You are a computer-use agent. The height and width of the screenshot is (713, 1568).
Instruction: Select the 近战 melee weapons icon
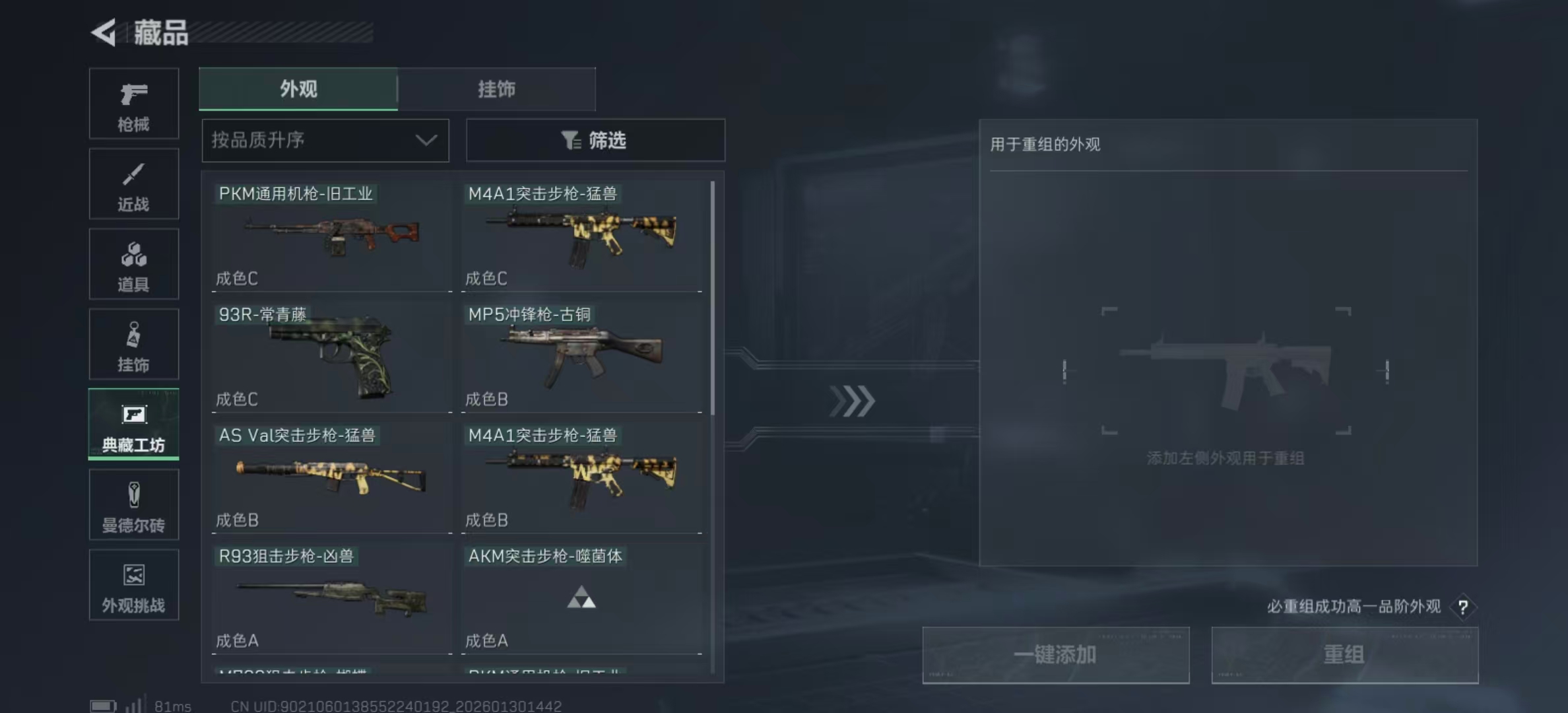click(133, 184)
